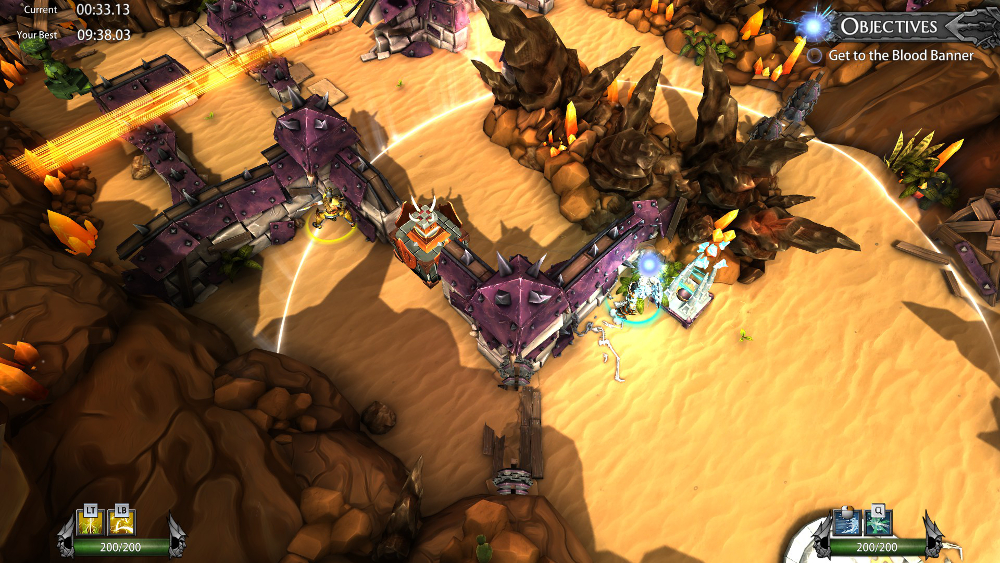Select the 'Get to the Blood Banner' objective

(x=900, y=56)
